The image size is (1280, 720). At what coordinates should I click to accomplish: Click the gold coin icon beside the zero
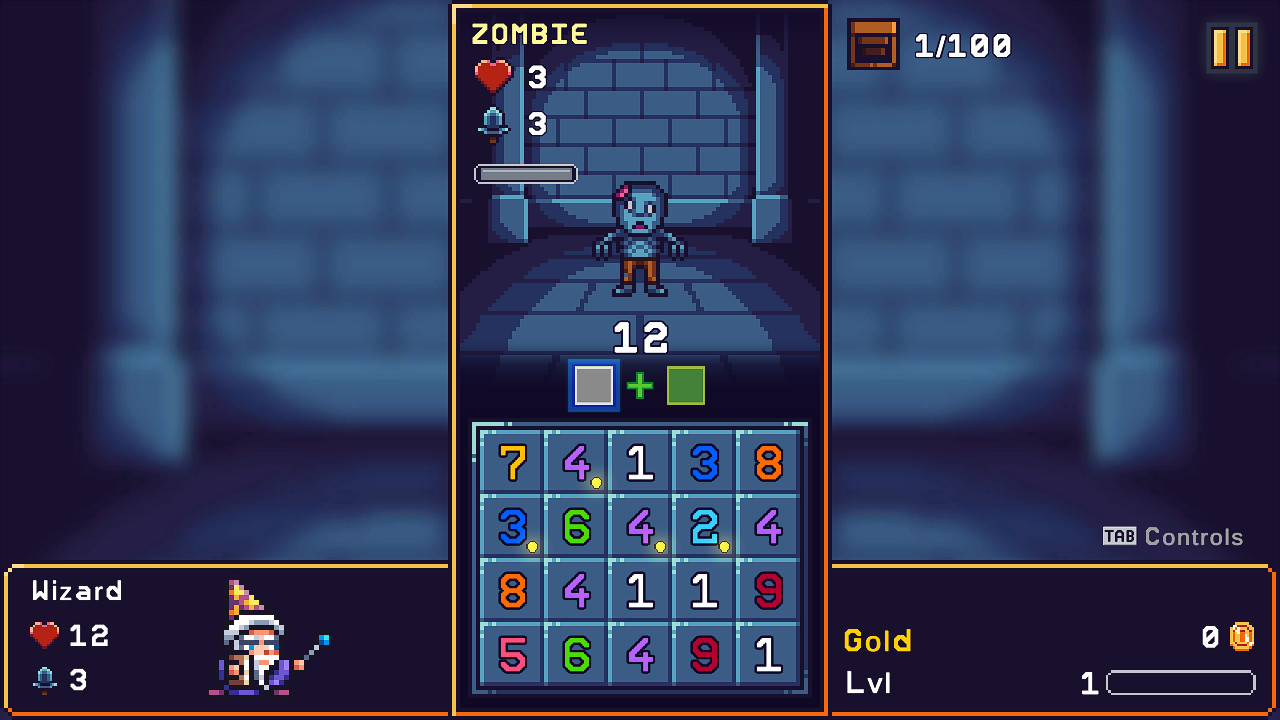tap(1240, 635)
